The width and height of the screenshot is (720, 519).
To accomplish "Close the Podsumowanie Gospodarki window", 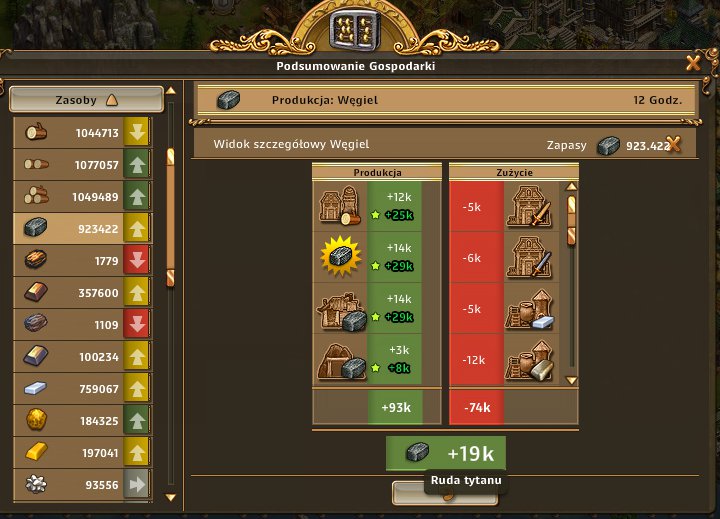I will [x=693, y=63].
